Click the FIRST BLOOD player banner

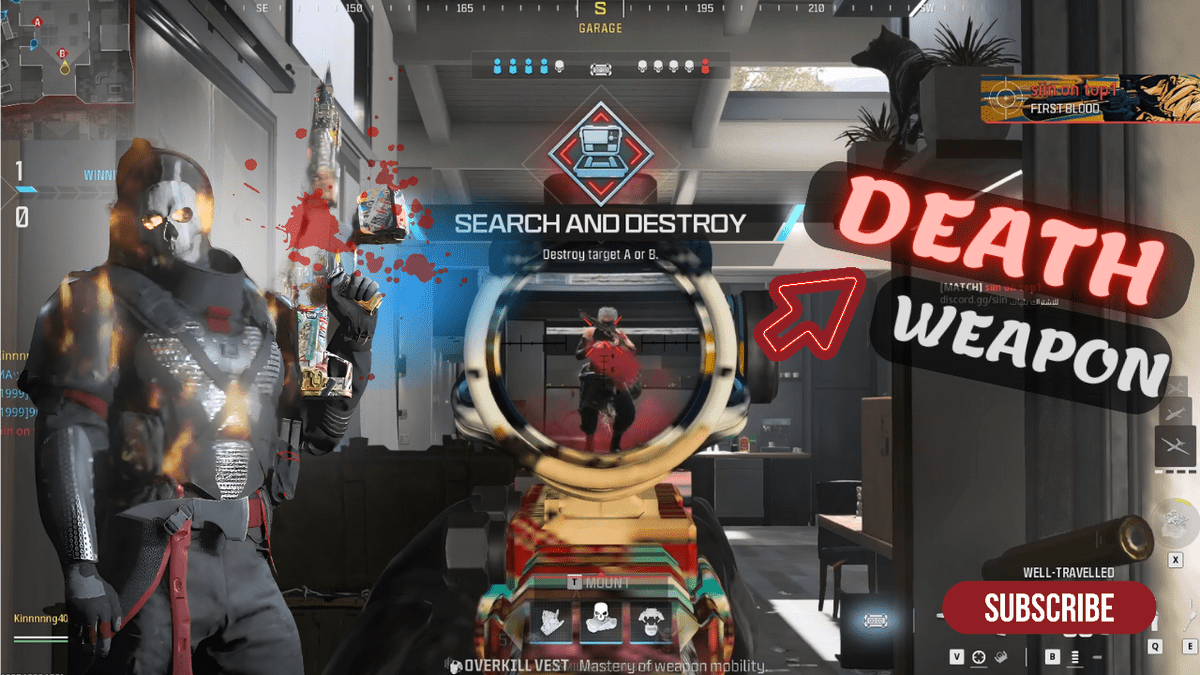1067,100
